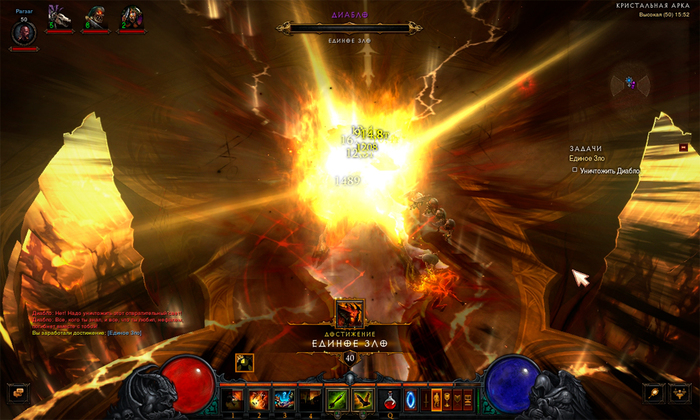Open the blue town portal

pos(410,397)
